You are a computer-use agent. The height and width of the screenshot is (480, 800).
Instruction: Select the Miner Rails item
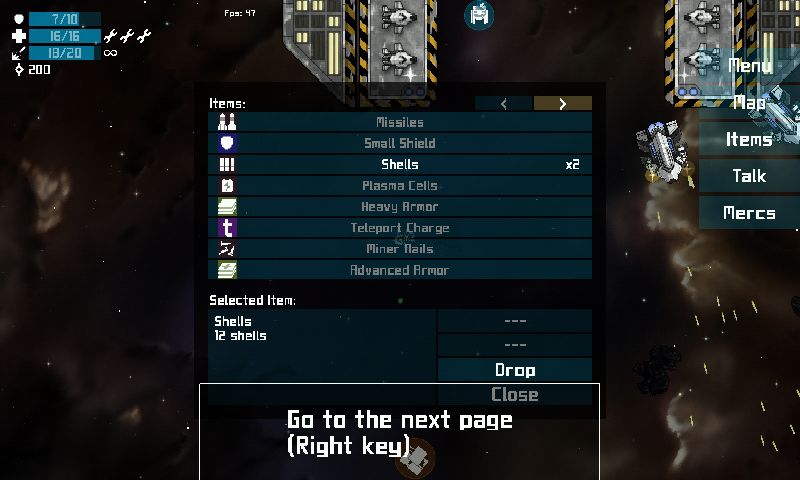click(400, 248)
